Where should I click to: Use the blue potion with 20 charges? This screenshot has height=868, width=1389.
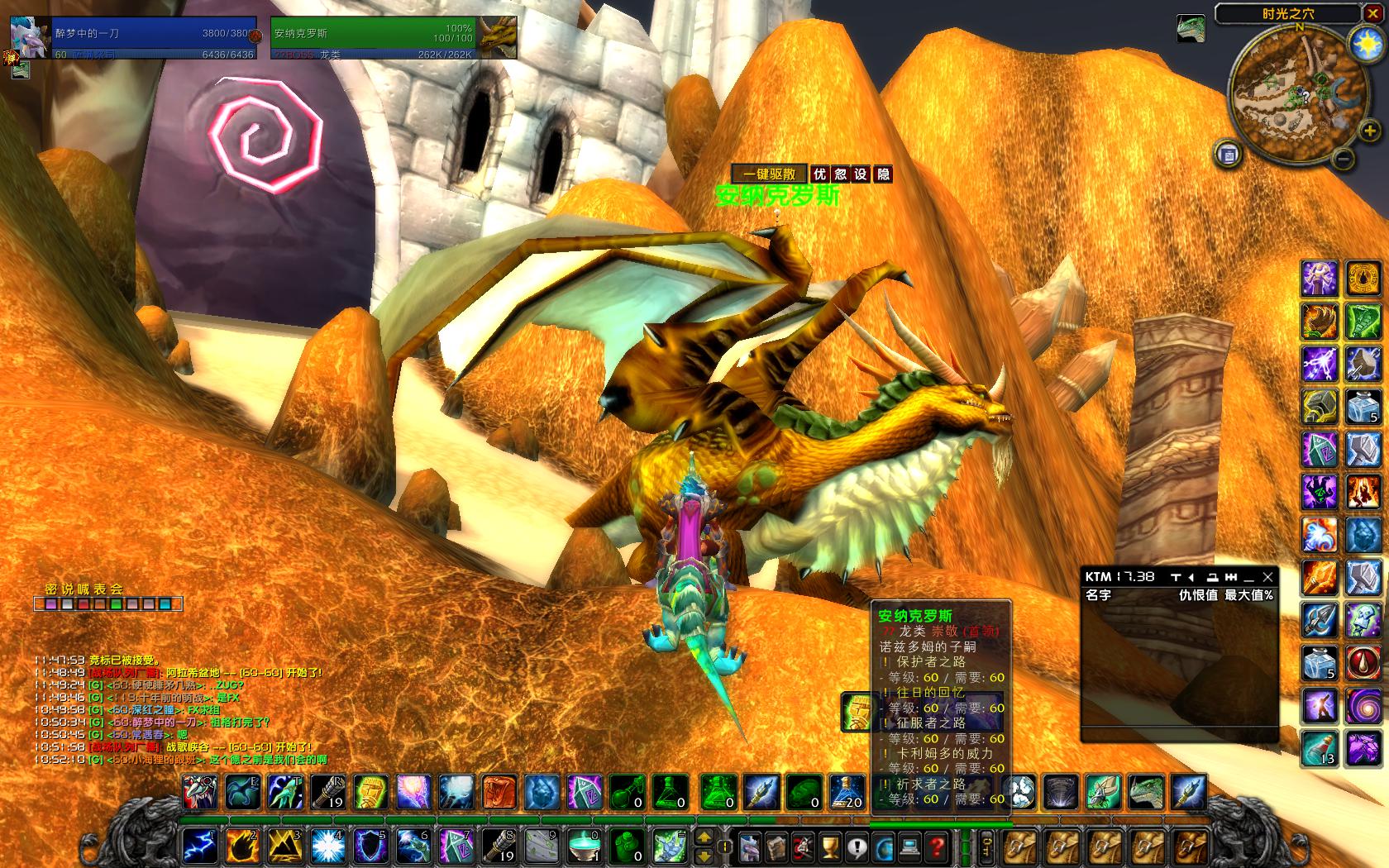point(847,792)
